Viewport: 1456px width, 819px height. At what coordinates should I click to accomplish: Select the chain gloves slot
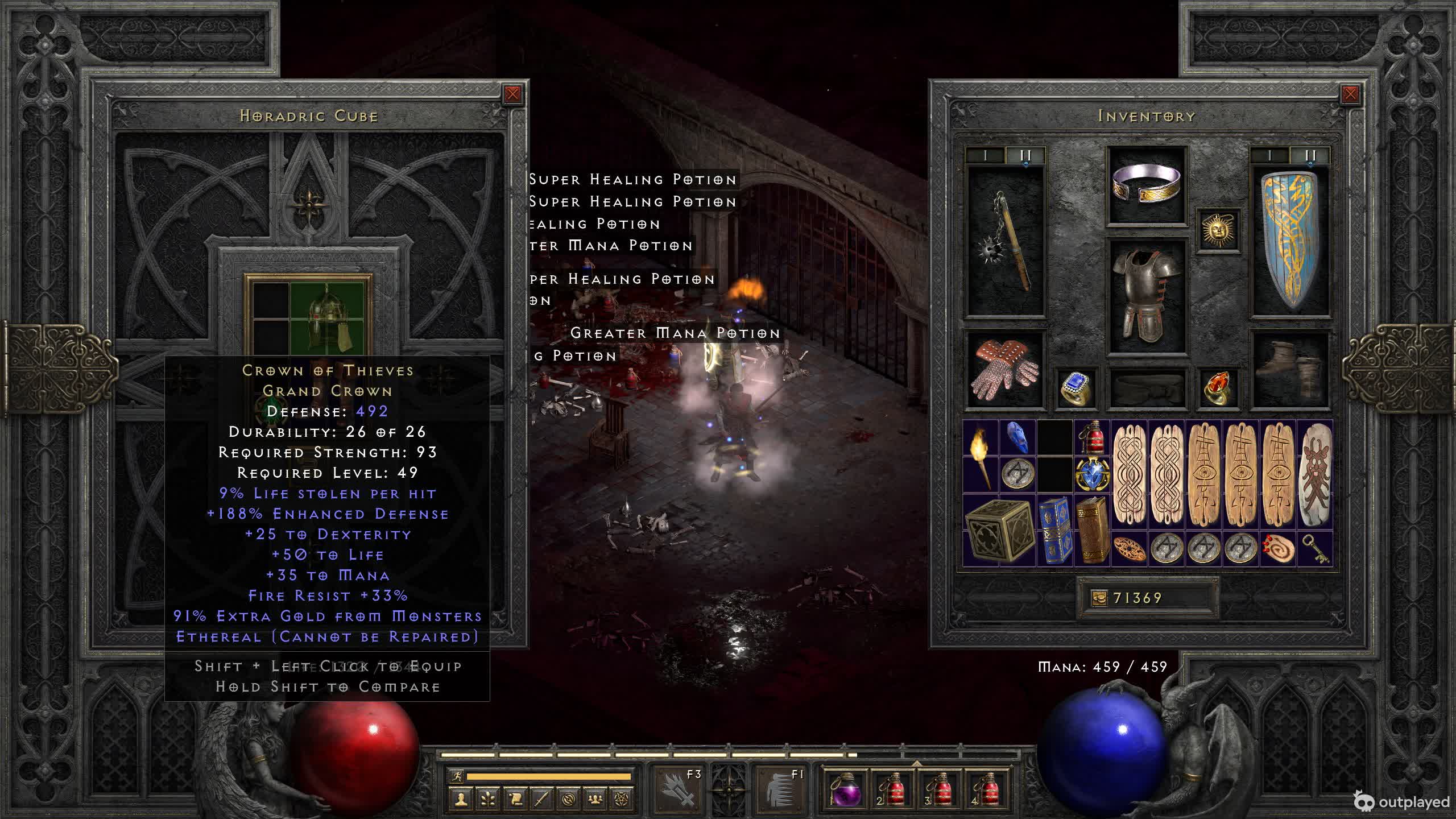[x=1004, y=370]
